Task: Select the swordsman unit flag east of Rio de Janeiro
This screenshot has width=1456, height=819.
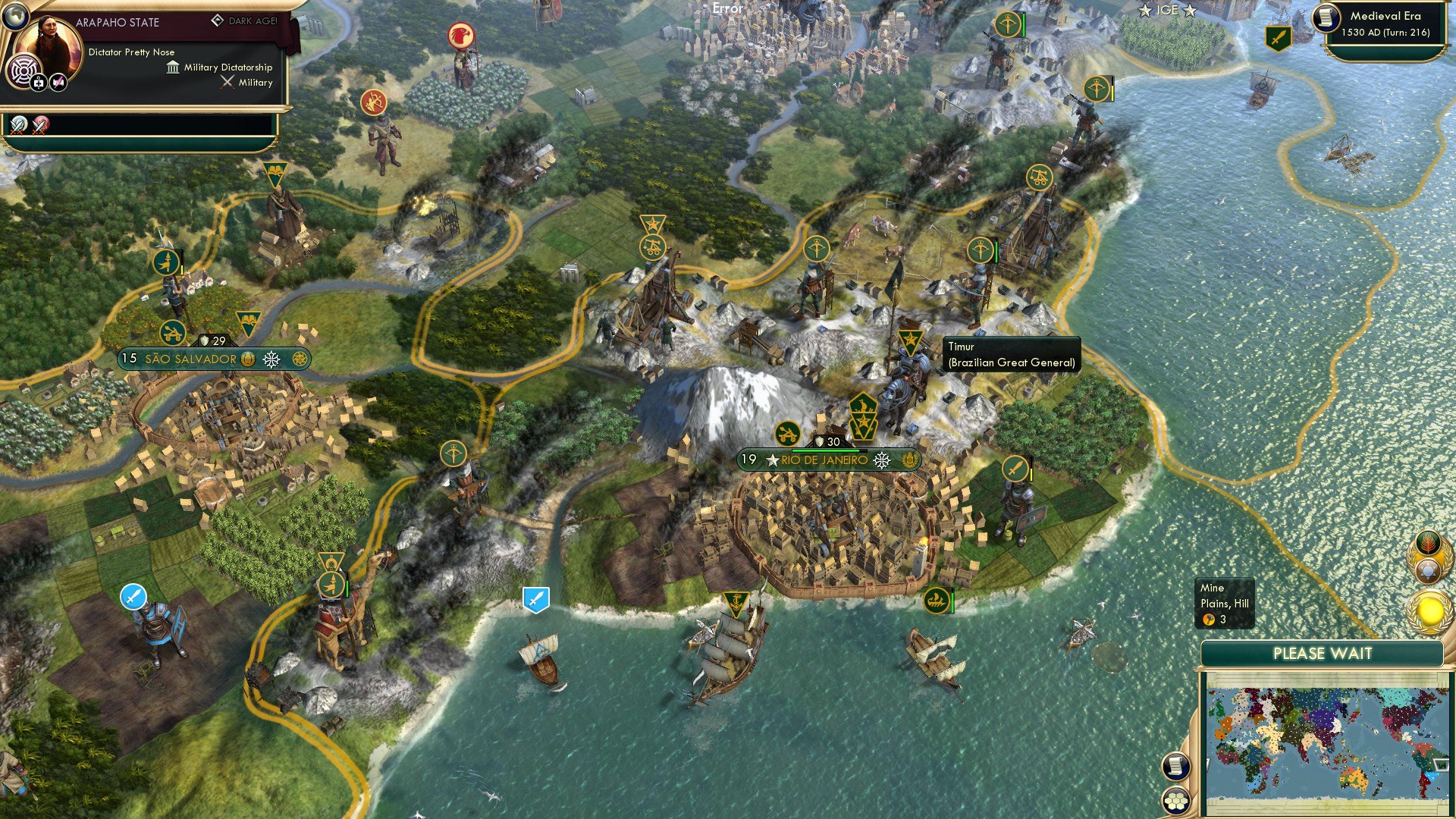Action: coord(1017,469)
